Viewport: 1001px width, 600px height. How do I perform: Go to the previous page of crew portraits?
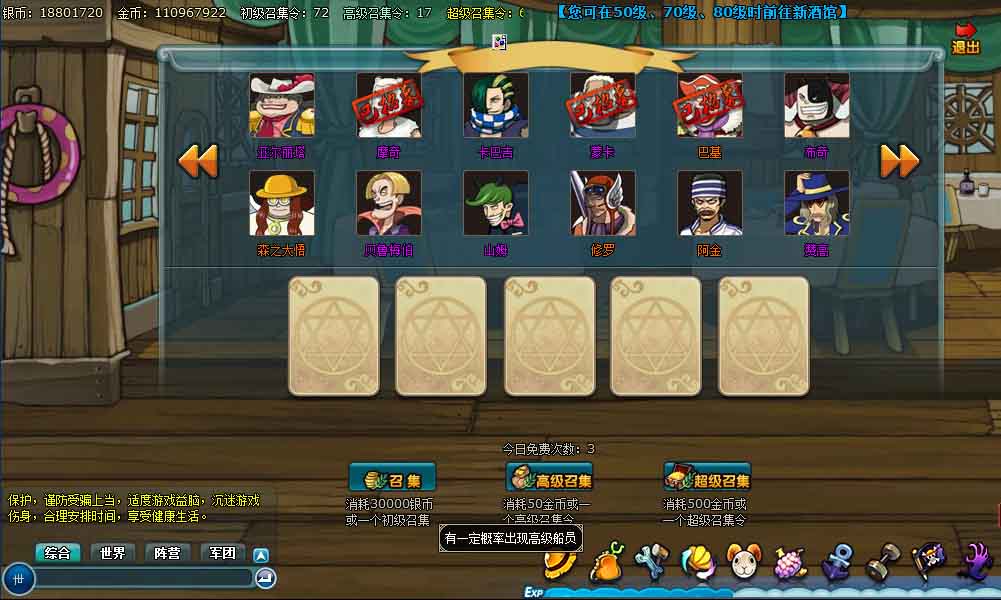(198, 160)
